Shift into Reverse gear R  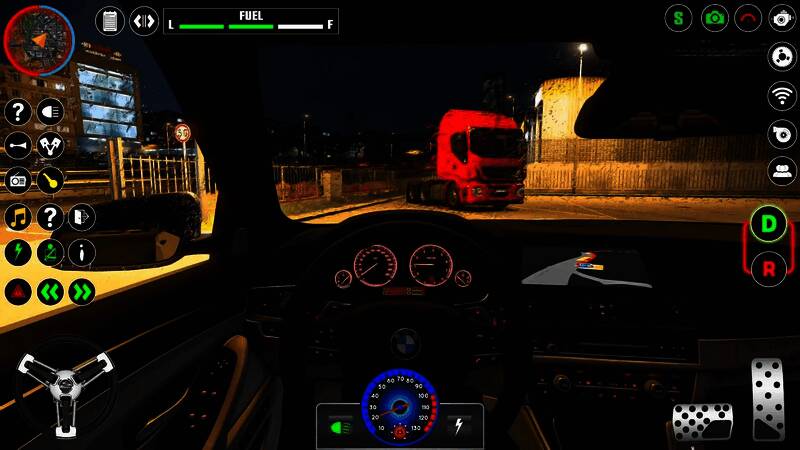point(768,267)
